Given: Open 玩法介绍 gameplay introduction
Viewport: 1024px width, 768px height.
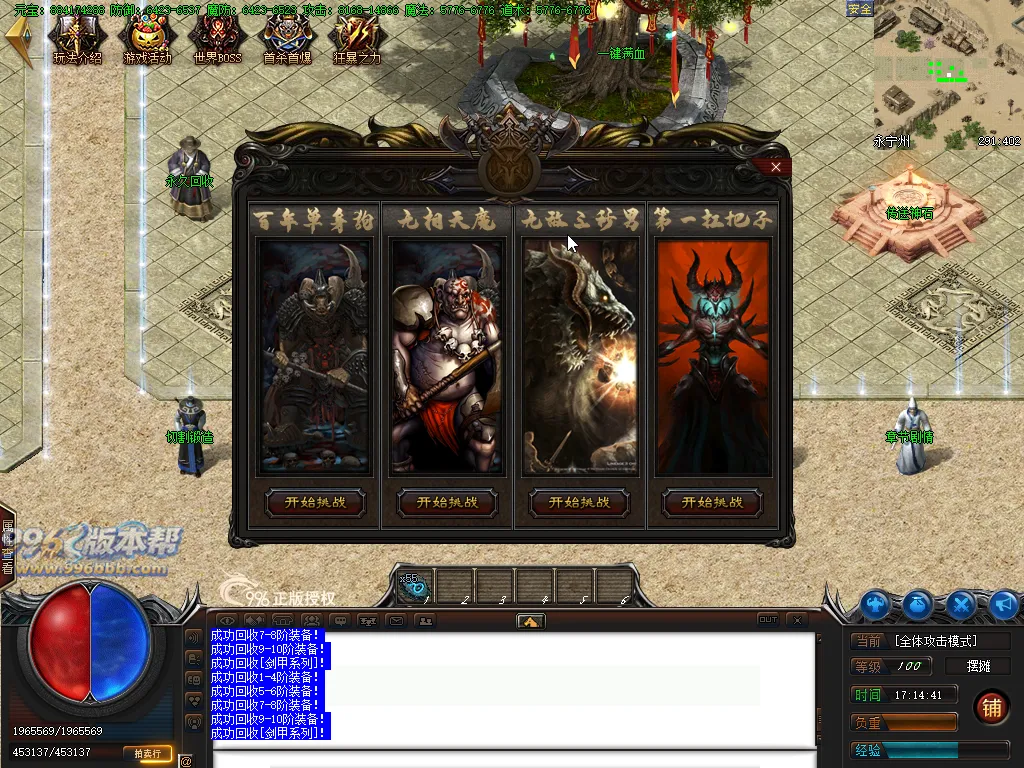Looking at the screenshot, I should click(x=77, y=38).
